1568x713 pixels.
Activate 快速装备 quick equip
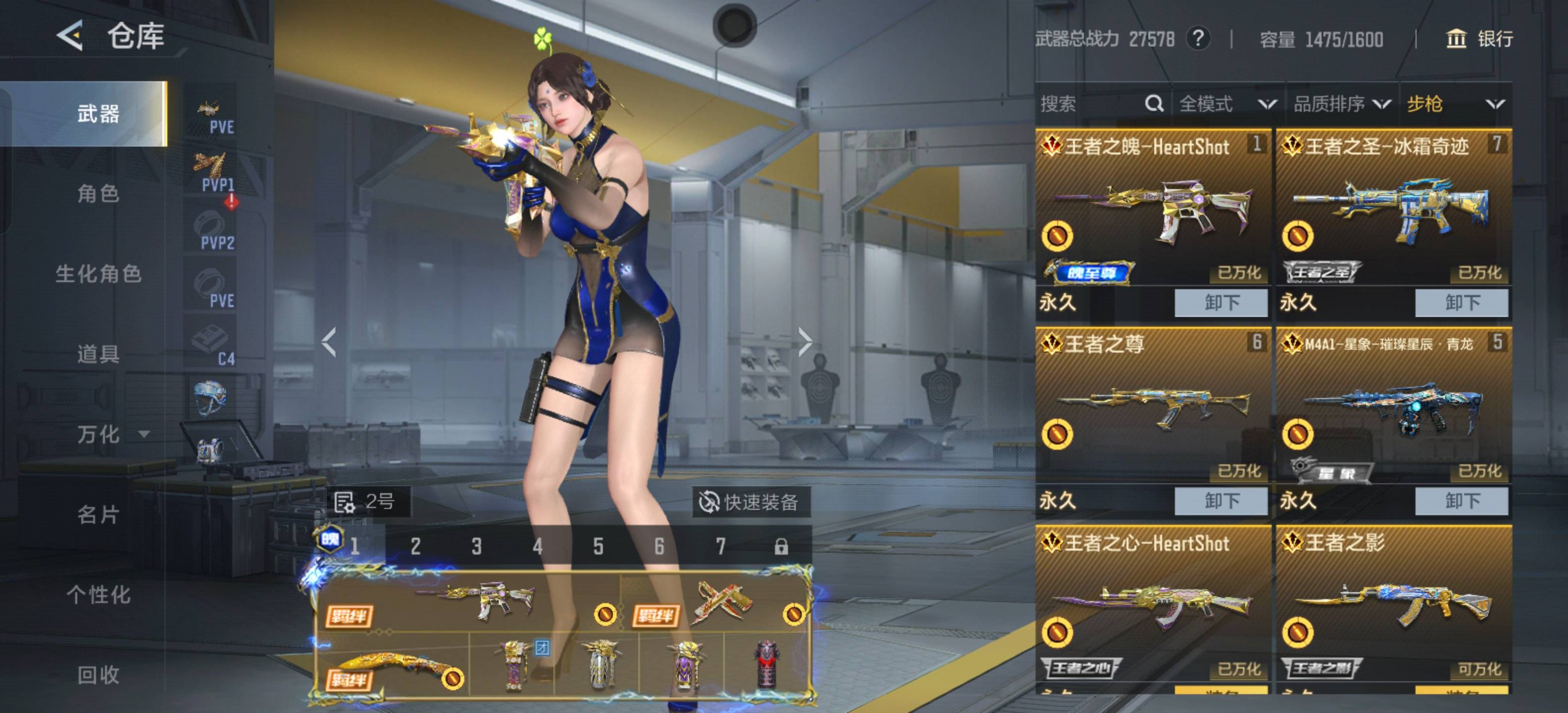pyautogui.click(x=750, y=503)
